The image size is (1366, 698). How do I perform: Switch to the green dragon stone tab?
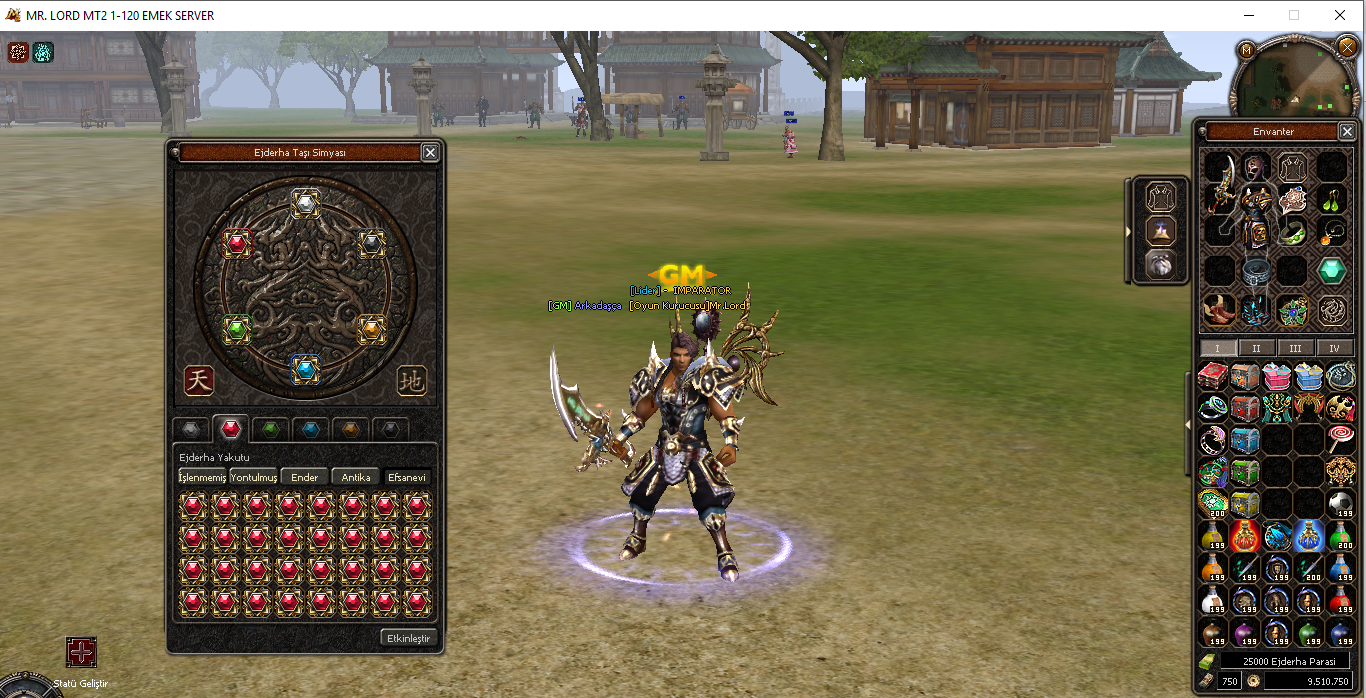click(270, 430)
